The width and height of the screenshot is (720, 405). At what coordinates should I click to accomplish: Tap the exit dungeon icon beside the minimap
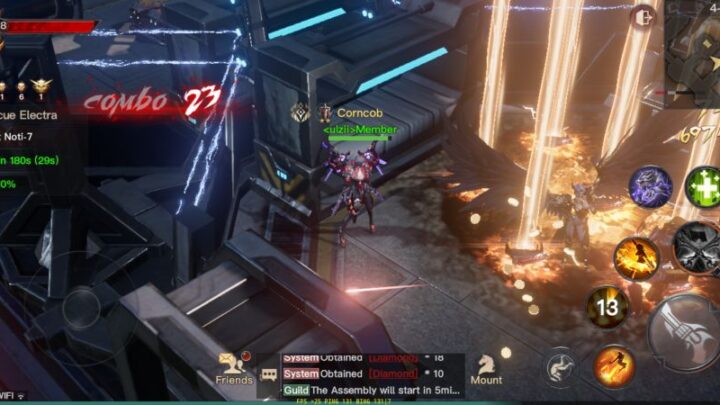[x=645, y=16]
